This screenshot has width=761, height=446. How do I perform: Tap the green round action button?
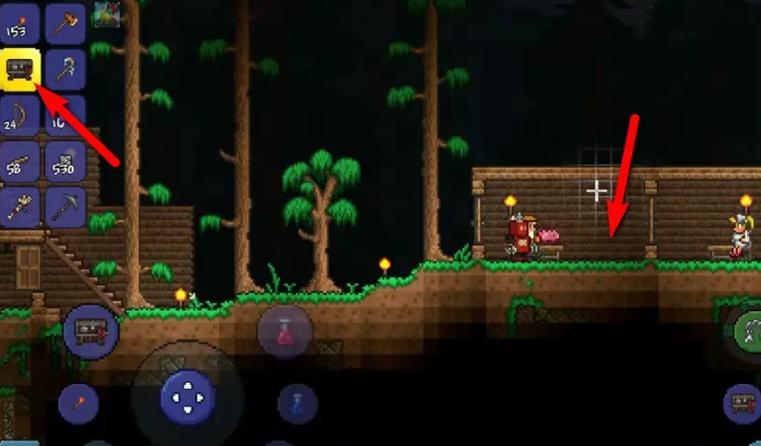pos(747,332)
